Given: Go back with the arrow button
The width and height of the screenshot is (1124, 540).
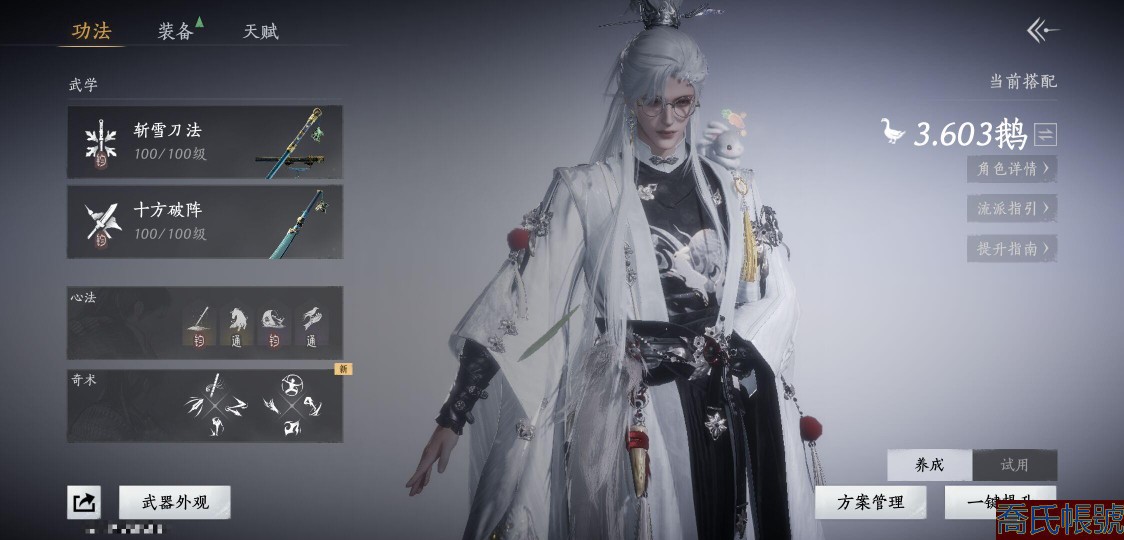Looking at the screenshot, I should point(1042,31).
